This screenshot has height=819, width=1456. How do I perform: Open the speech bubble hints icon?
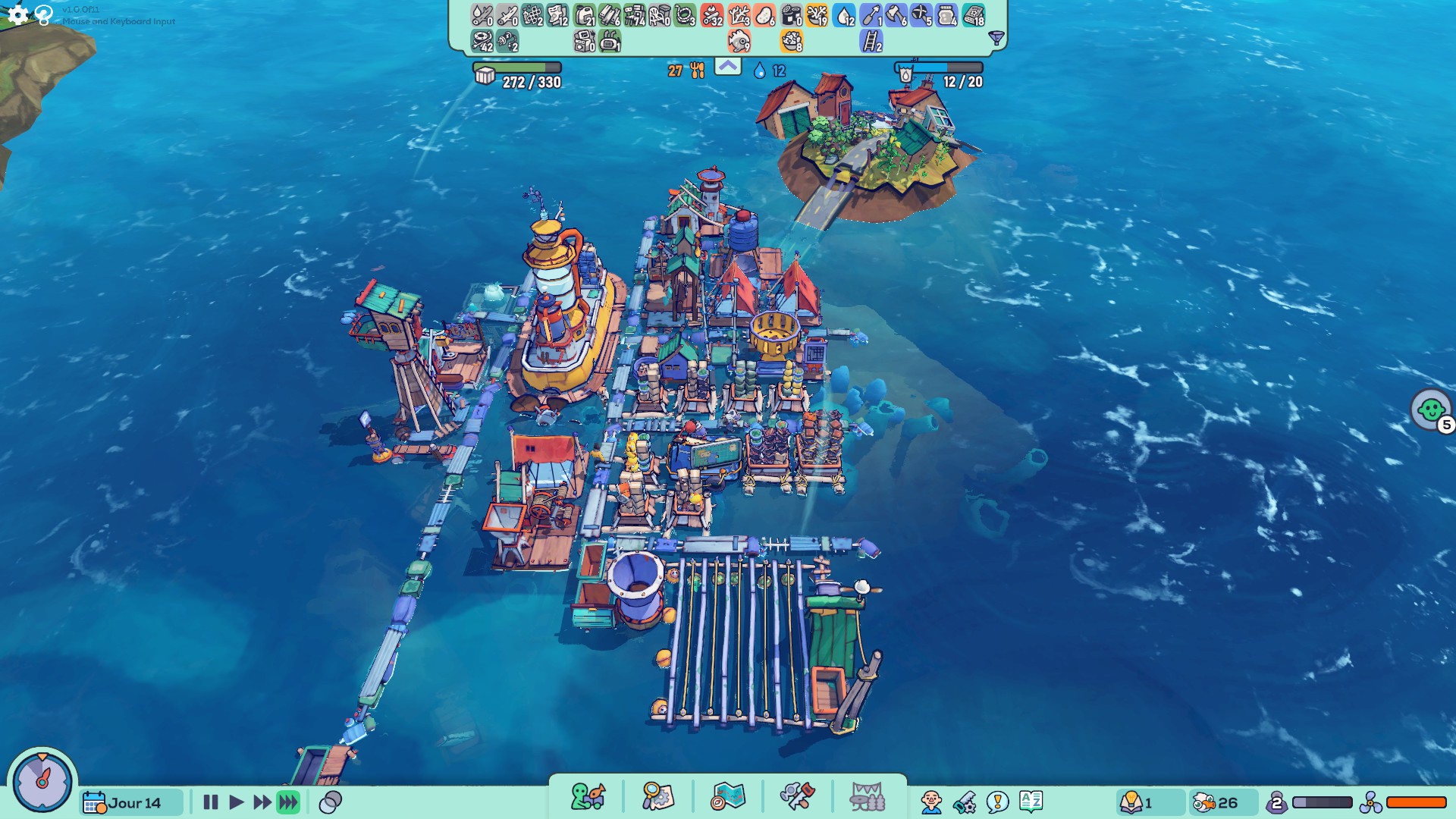coord(997,802)
